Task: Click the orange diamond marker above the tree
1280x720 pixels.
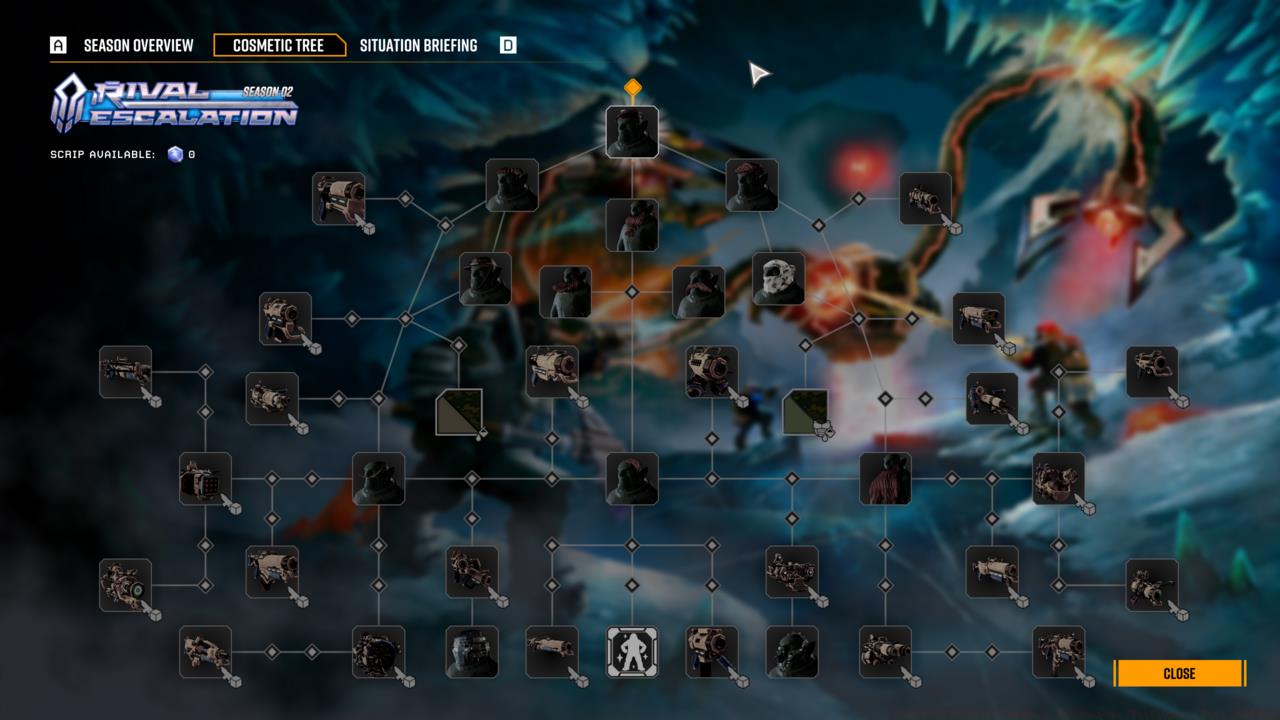Action: (630, 88)
